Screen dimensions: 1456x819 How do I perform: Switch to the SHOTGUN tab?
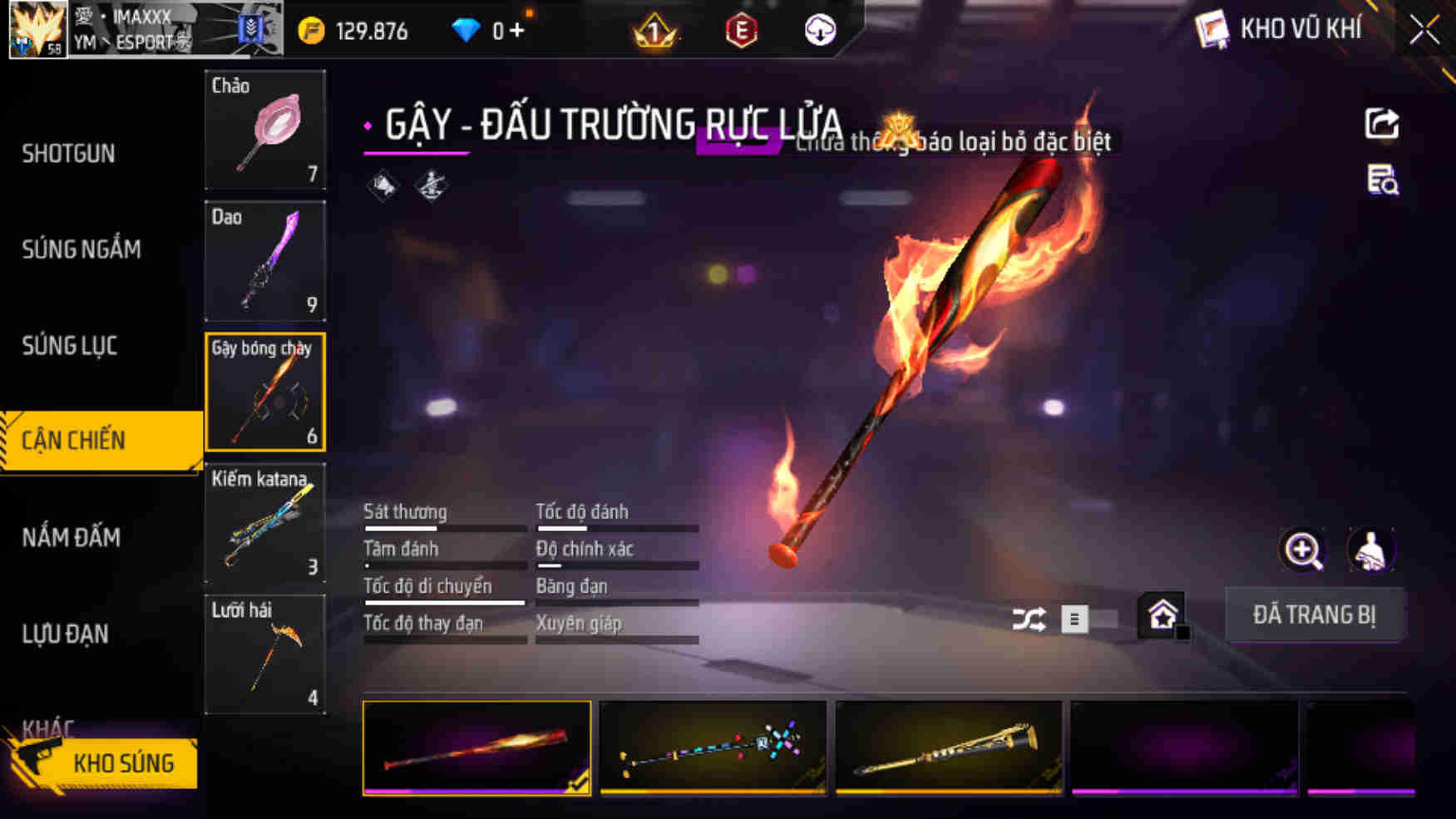click(x=69, y=154)
